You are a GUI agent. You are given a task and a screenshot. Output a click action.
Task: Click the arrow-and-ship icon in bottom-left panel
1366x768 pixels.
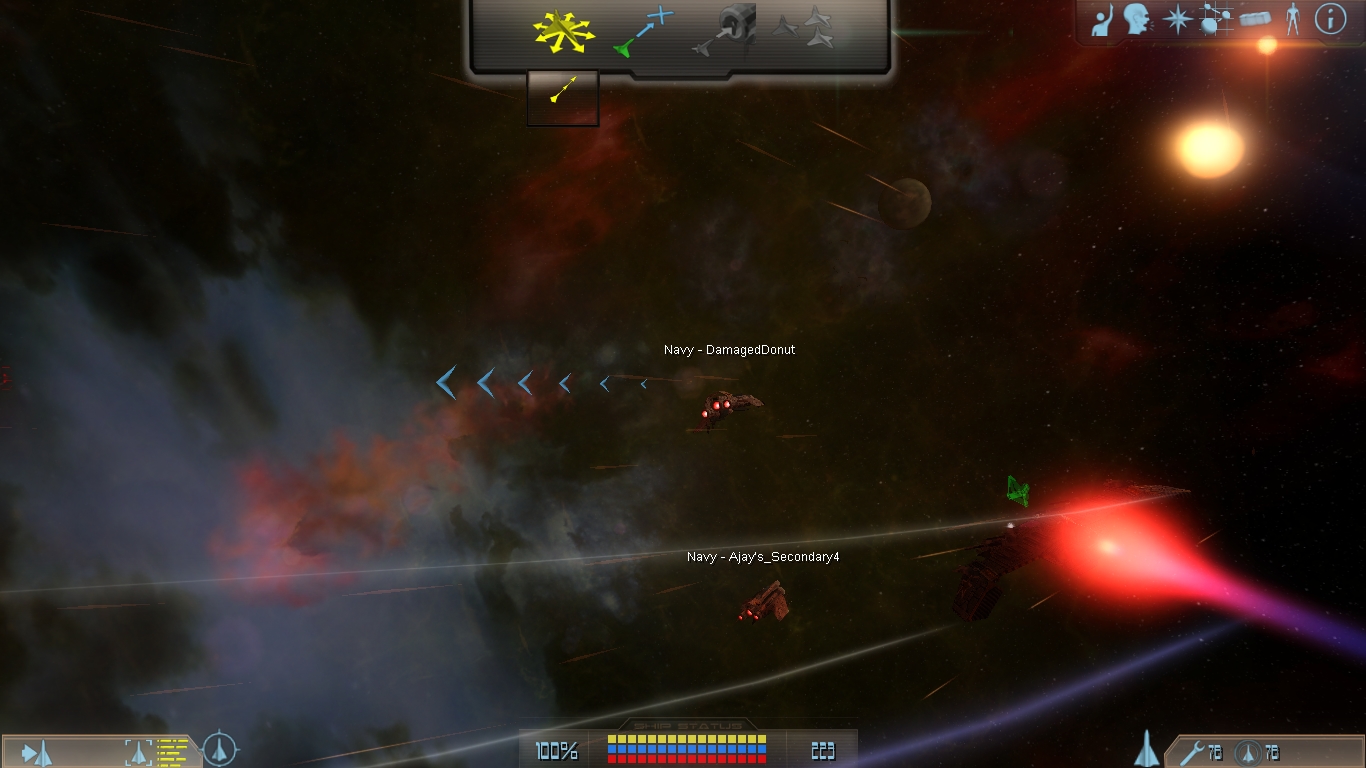38,752
